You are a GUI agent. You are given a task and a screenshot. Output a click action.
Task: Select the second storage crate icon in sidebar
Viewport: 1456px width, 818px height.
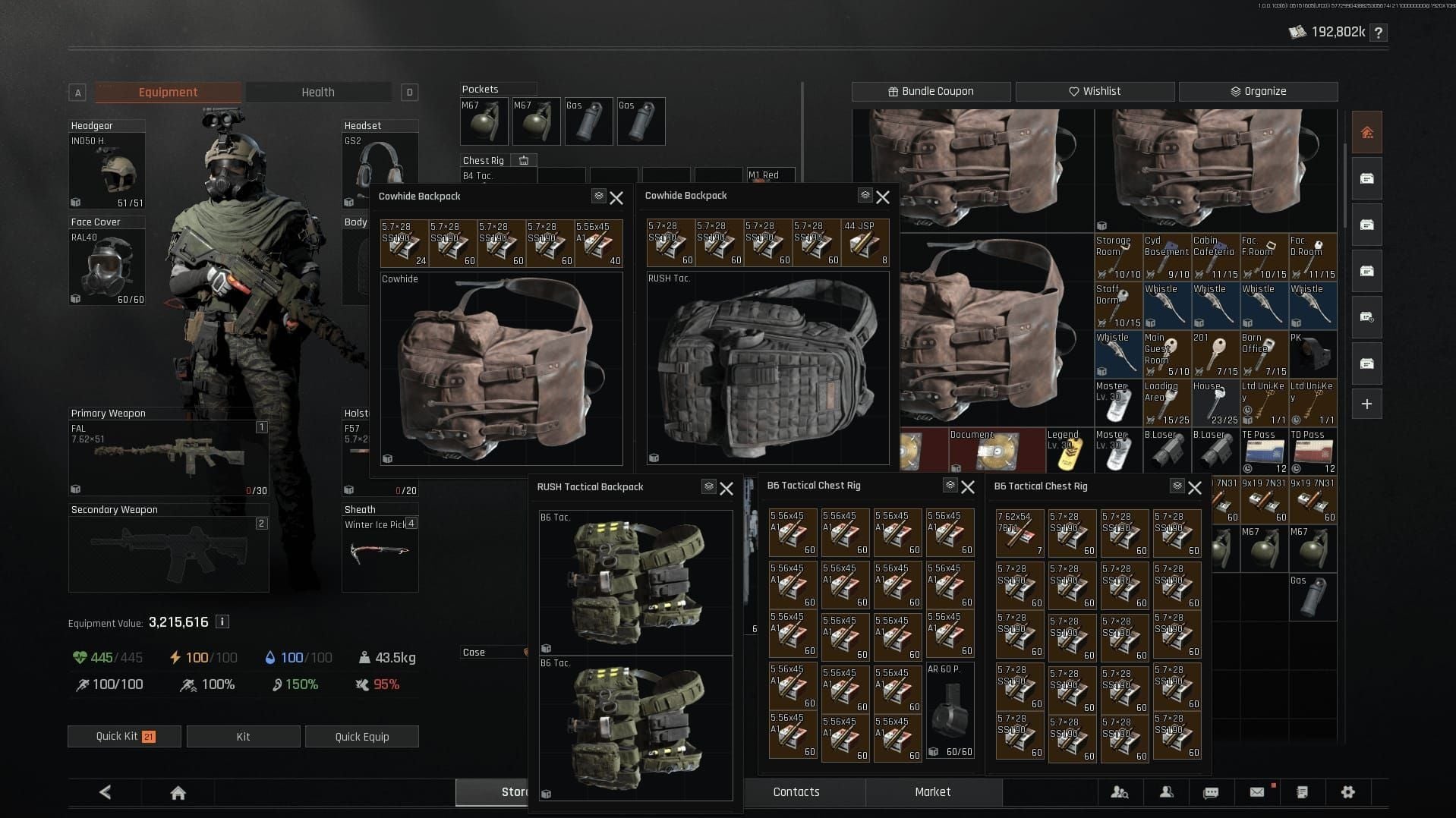click(x=1366, y=225)
